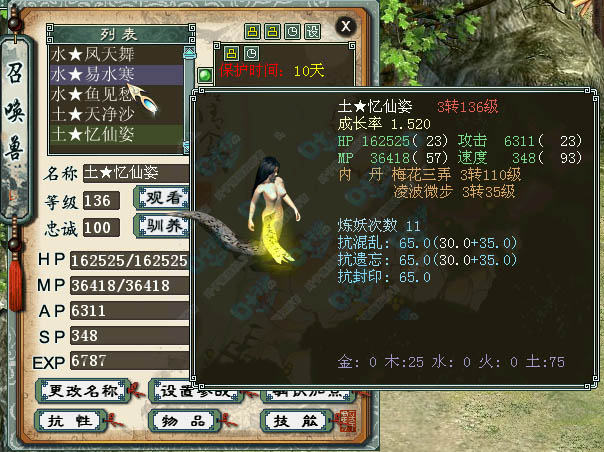
Task: Close the summoned beast window
Action: coord(345,25)
